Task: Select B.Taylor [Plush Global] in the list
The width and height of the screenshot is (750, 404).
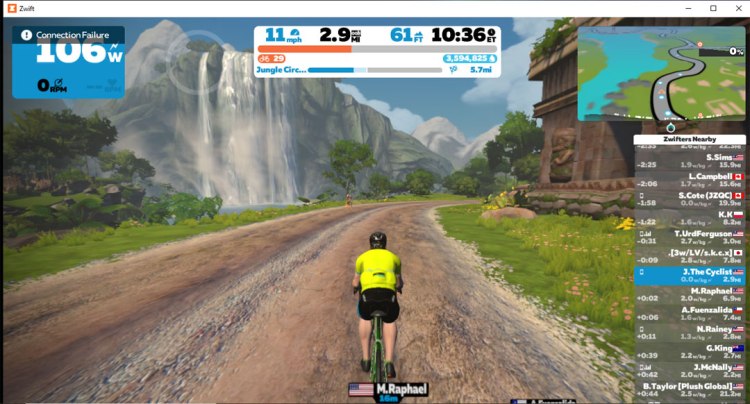Action: point(690,389)
